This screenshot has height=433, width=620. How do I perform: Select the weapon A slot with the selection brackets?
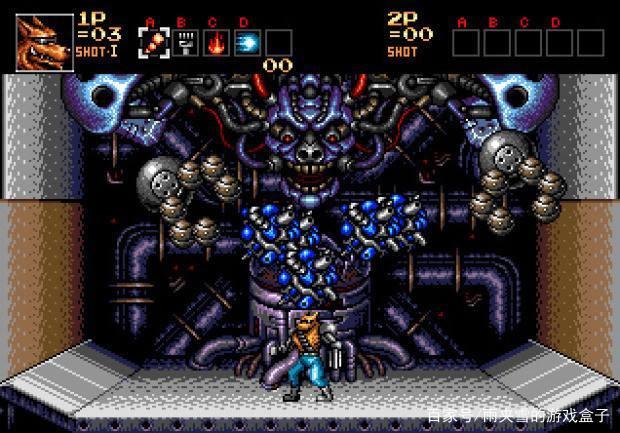click(153, 42)
